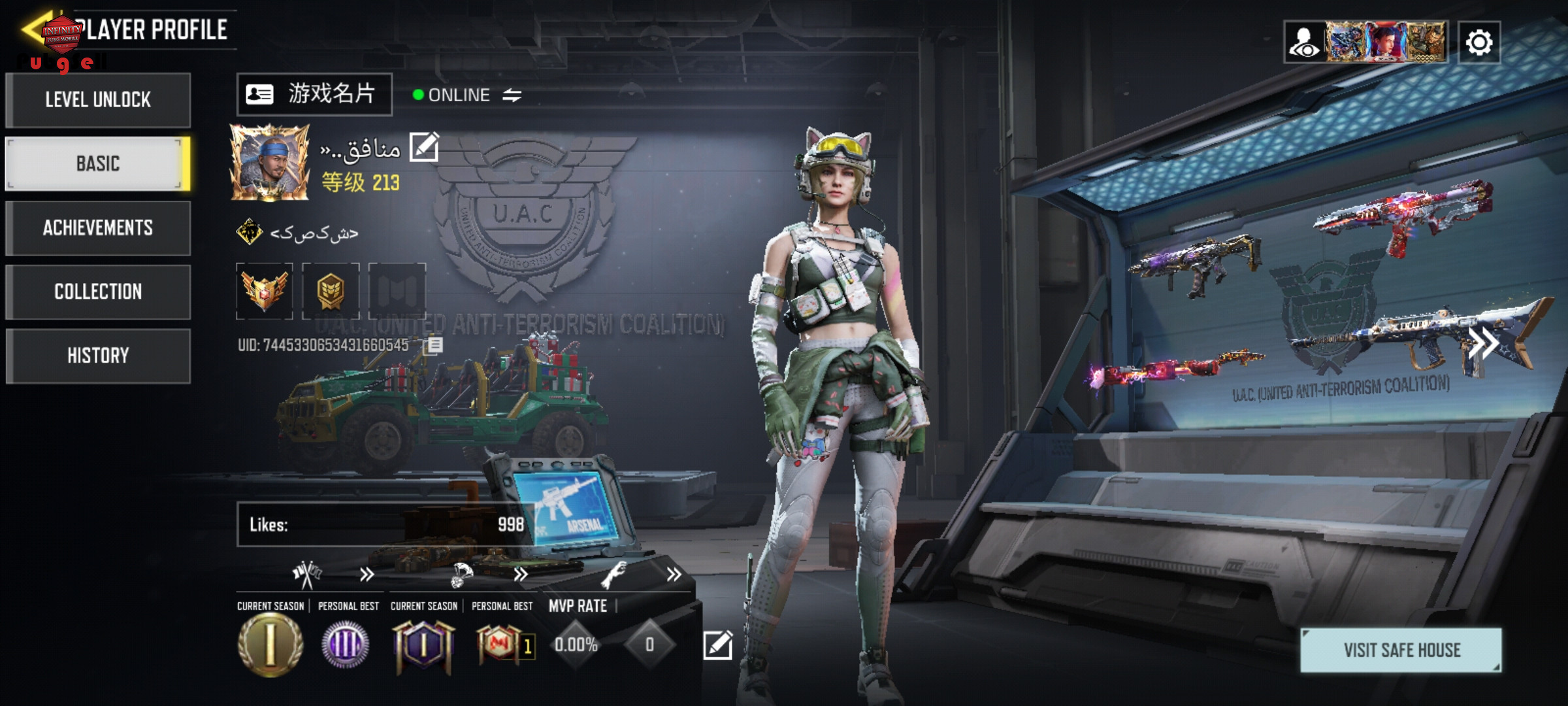Select the Collection tab

click(x=98, y=292)
